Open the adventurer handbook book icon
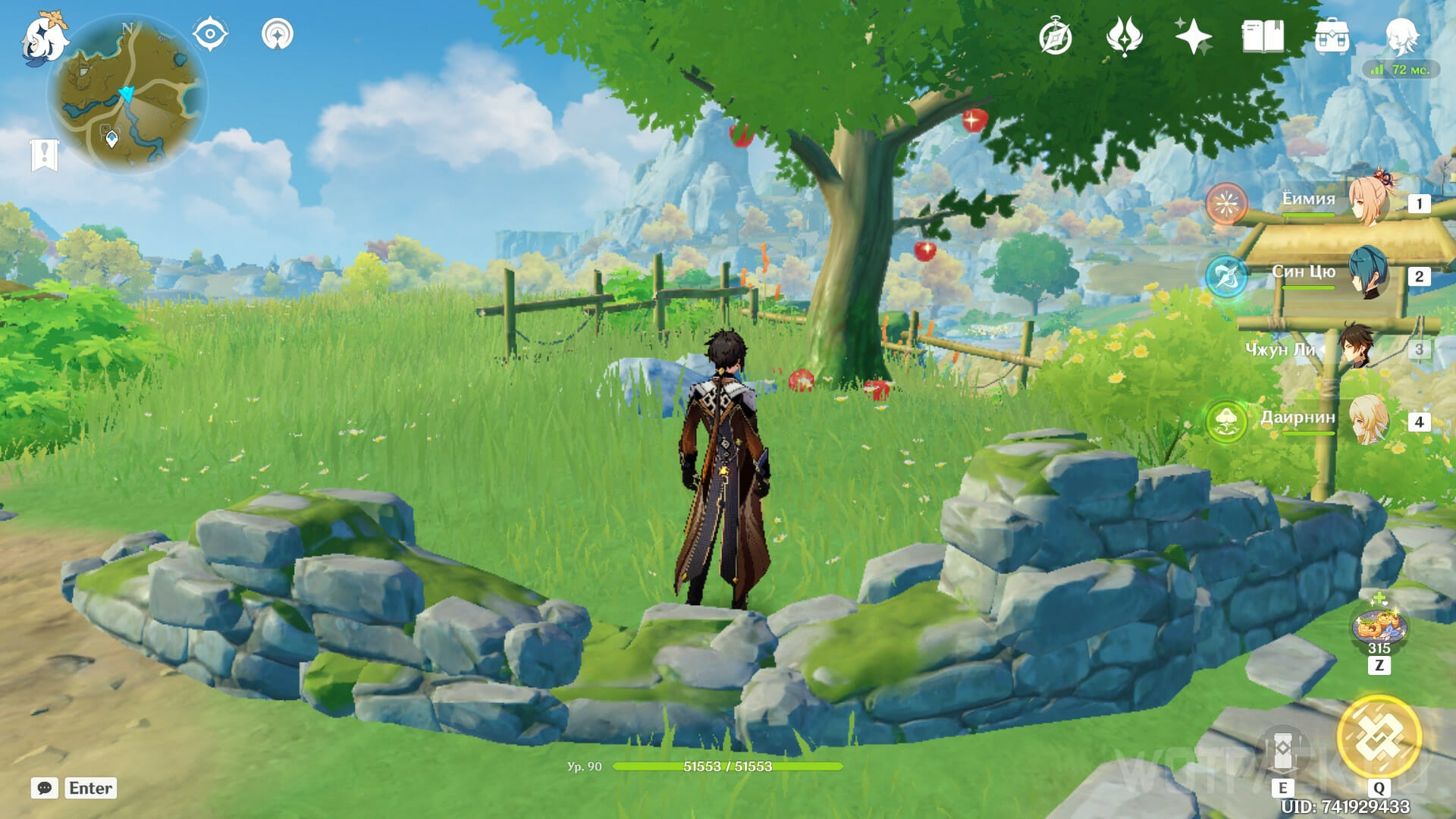Image resolution: width=1456 pixels, height=819 pixels. coord(1263,36)
